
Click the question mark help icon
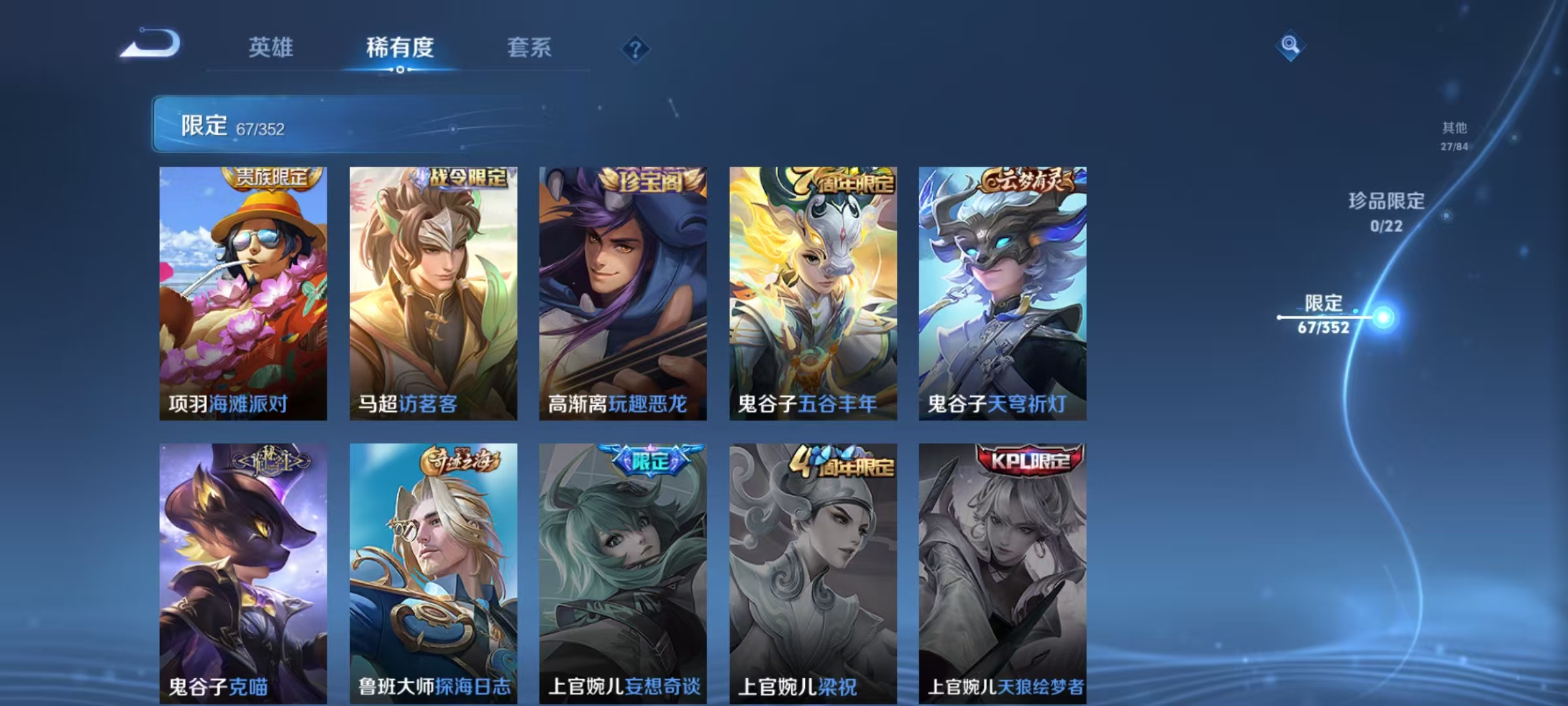point(636,49)
